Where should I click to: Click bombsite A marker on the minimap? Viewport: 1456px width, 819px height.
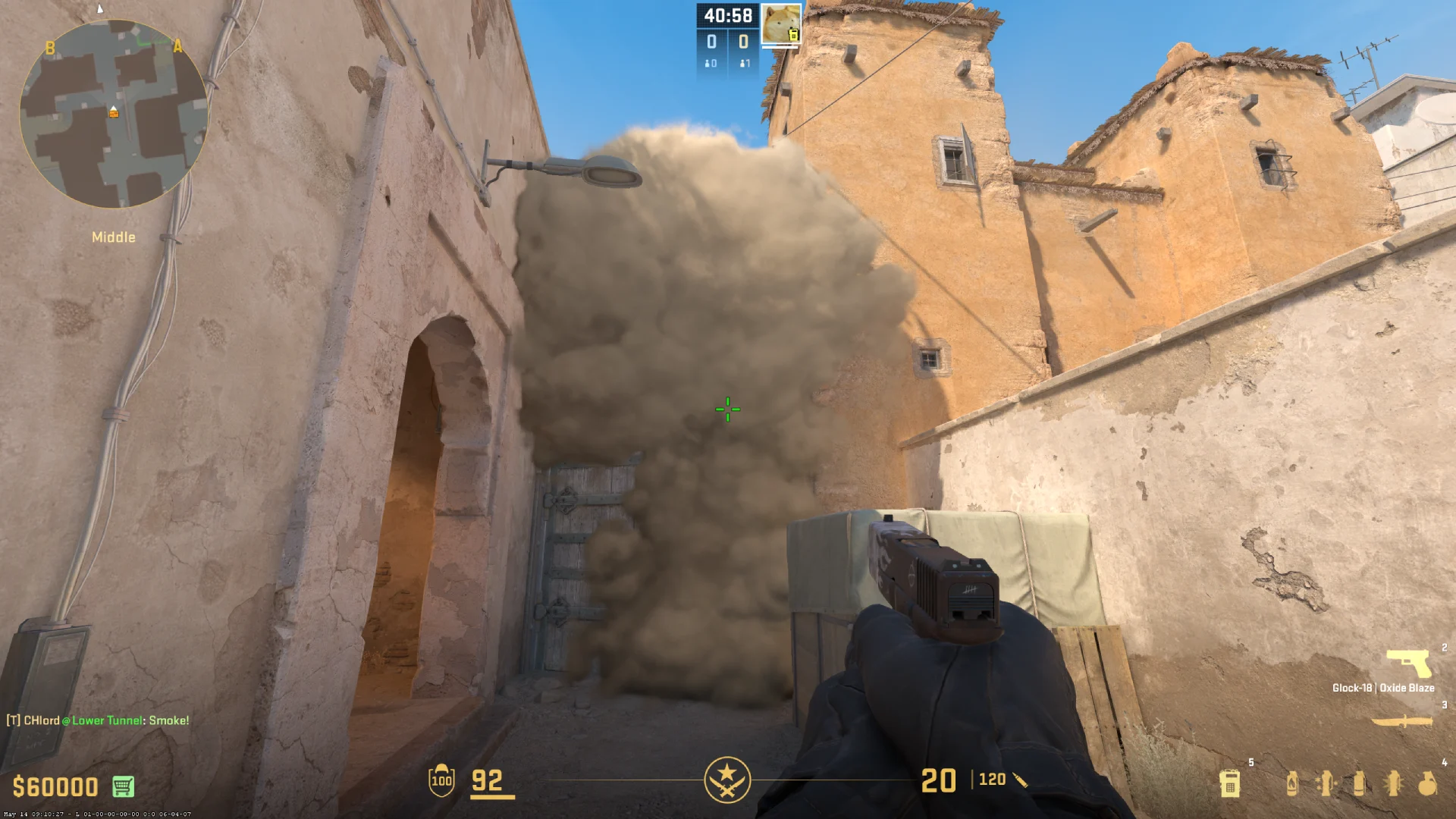(177, 45)
